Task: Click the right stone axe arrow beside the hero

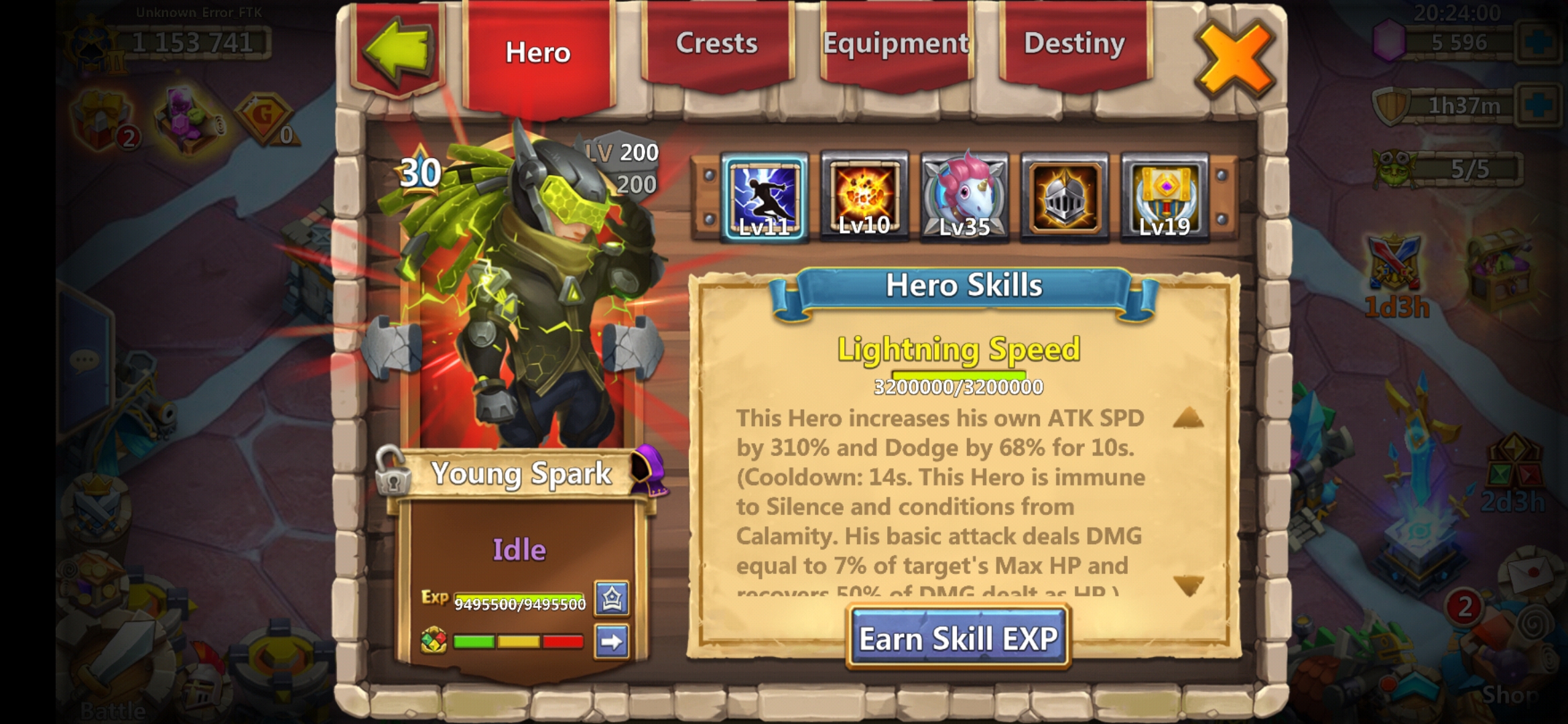Action: coord(632,347)
